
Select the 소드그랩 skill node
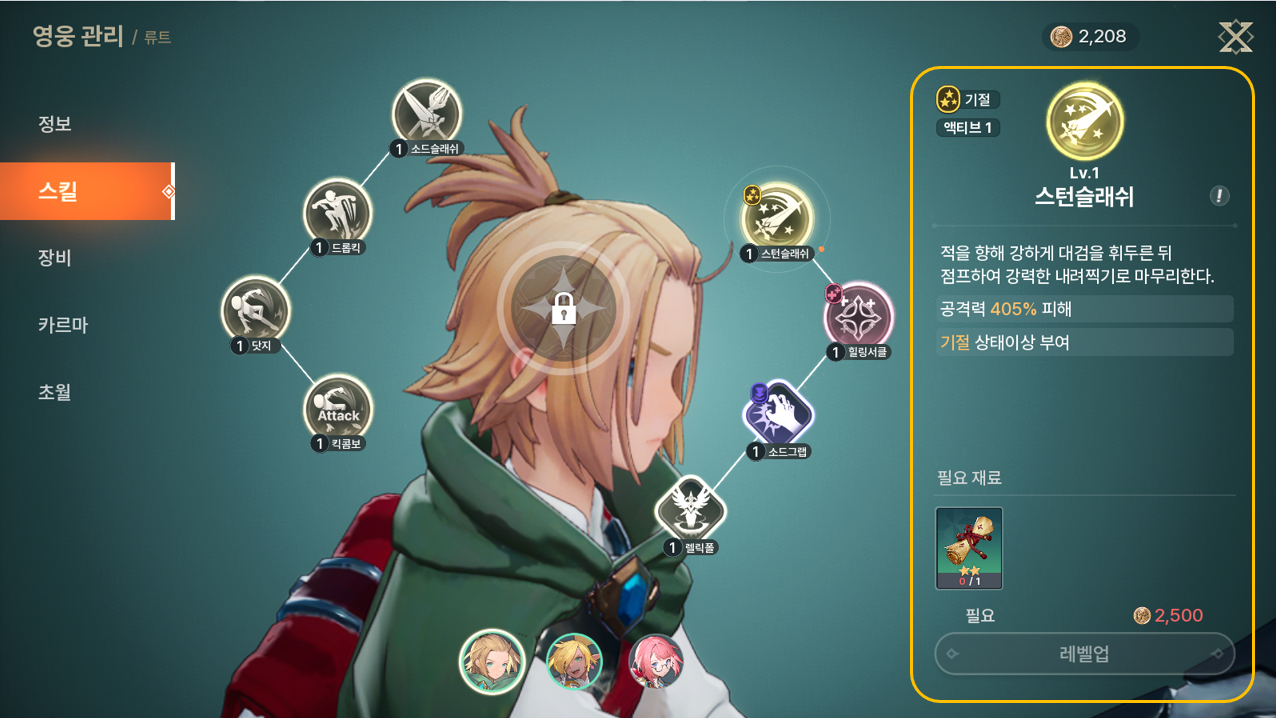coord(778,414)
